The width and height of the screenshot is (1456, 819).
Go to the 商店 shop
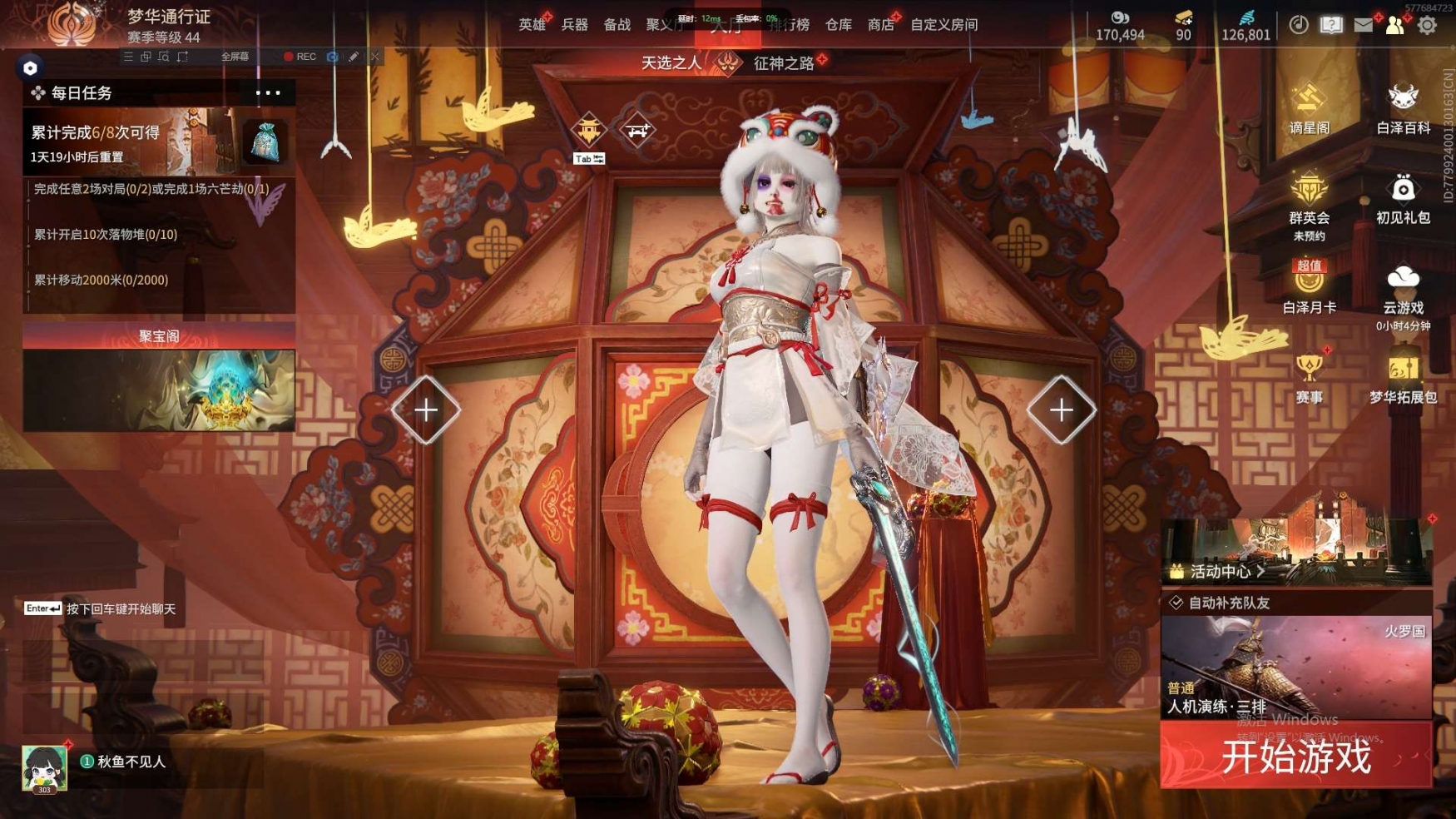[x=880, y=25]
